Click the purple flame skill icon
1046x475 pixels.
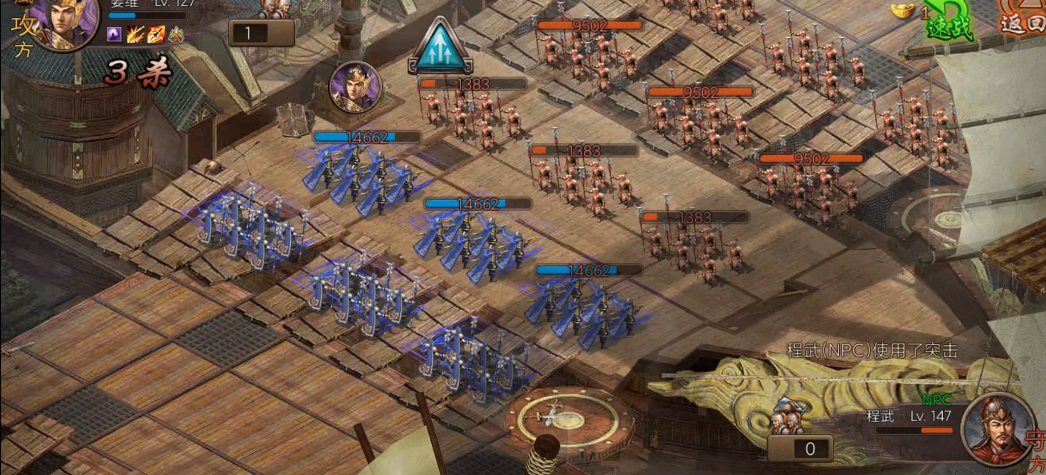click(115, 35)
